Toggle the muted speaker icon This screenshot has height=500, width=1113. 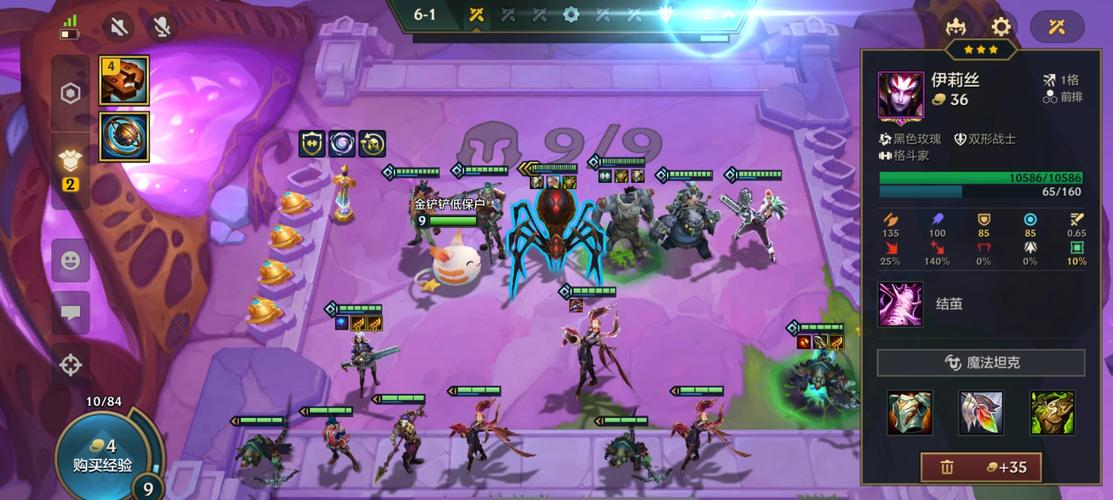[x=120, y=26]
